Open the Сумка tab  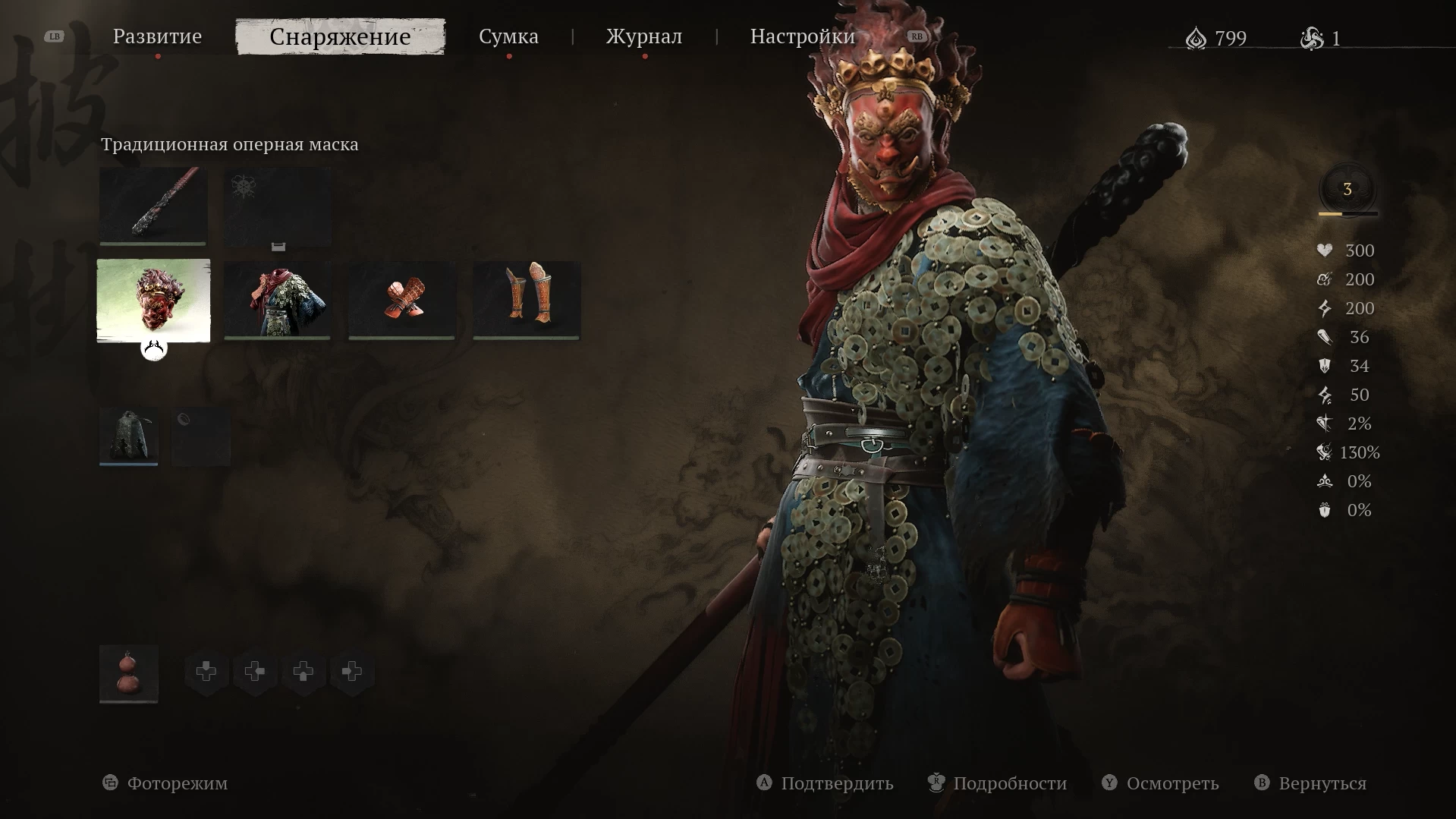(508, 36)
